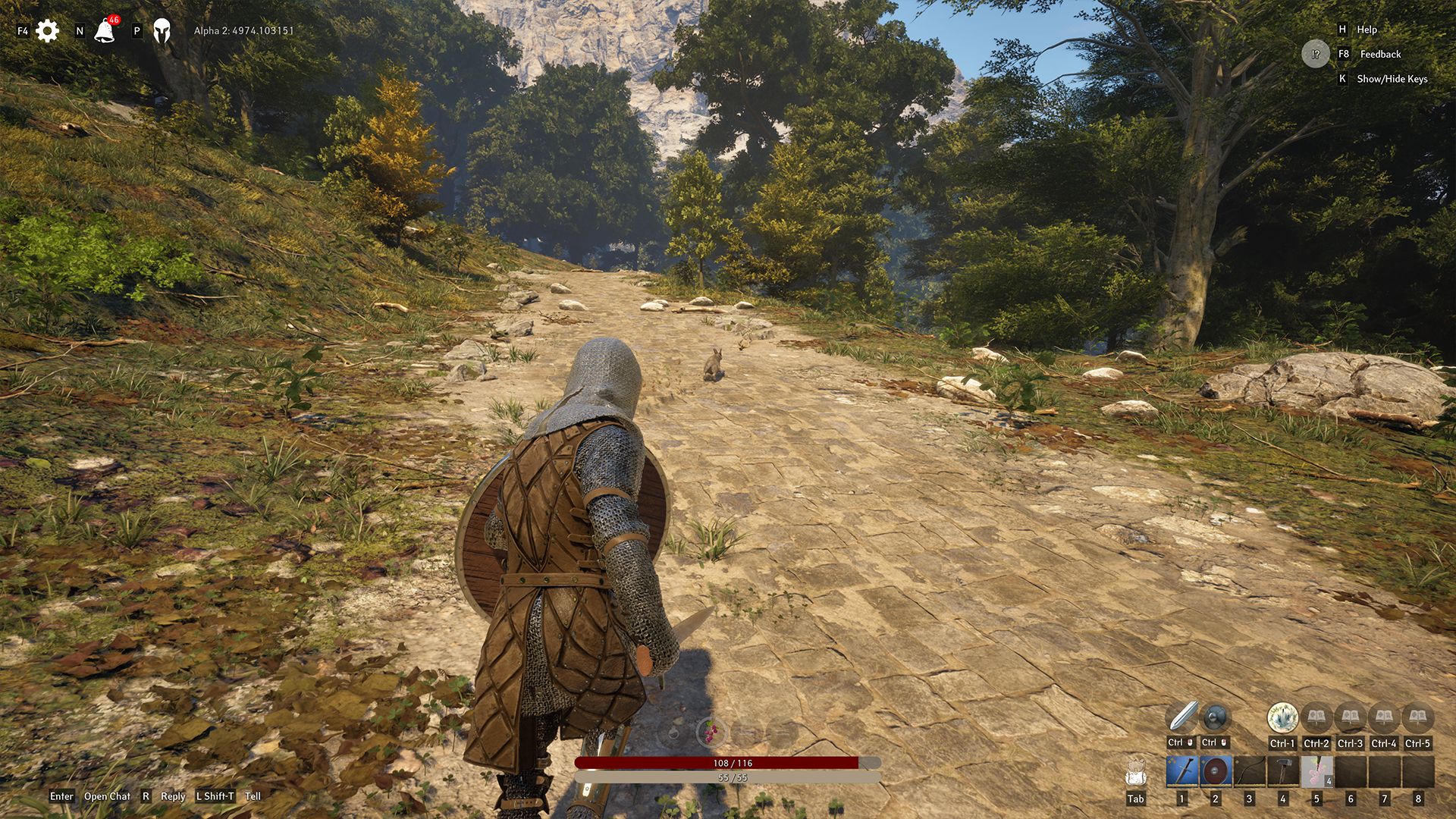Select the sword in hotbar slot 1
The height and width of the screenshot is (819, 1456).
pyautogui.click(x=1181, y=772)
